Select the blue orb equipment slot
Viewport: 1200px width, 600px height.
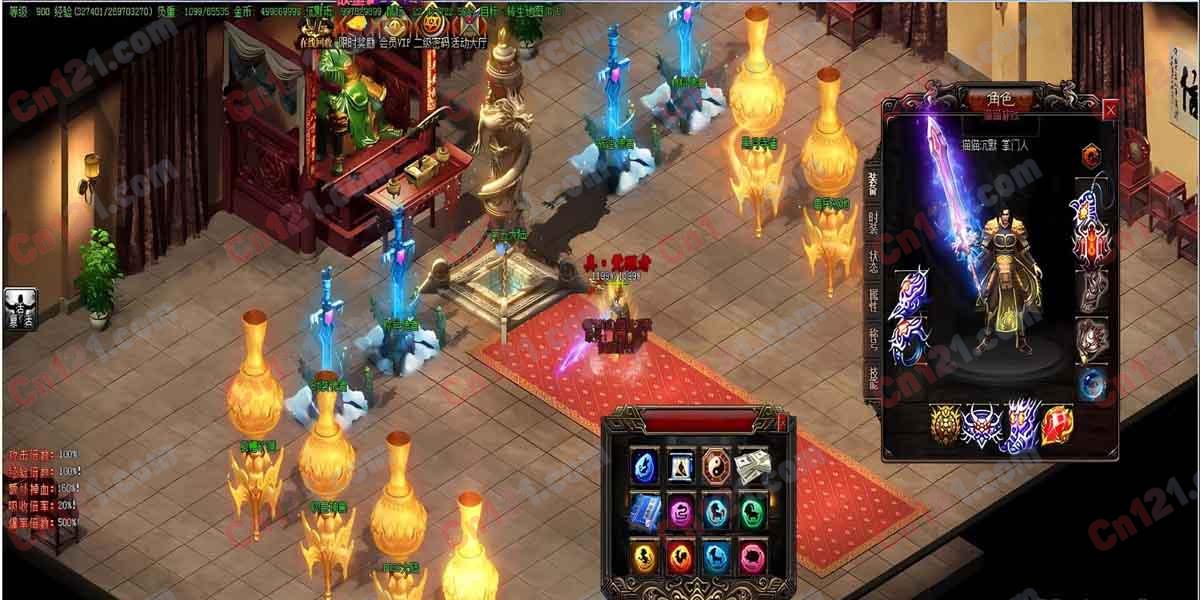click(1091, 384)
